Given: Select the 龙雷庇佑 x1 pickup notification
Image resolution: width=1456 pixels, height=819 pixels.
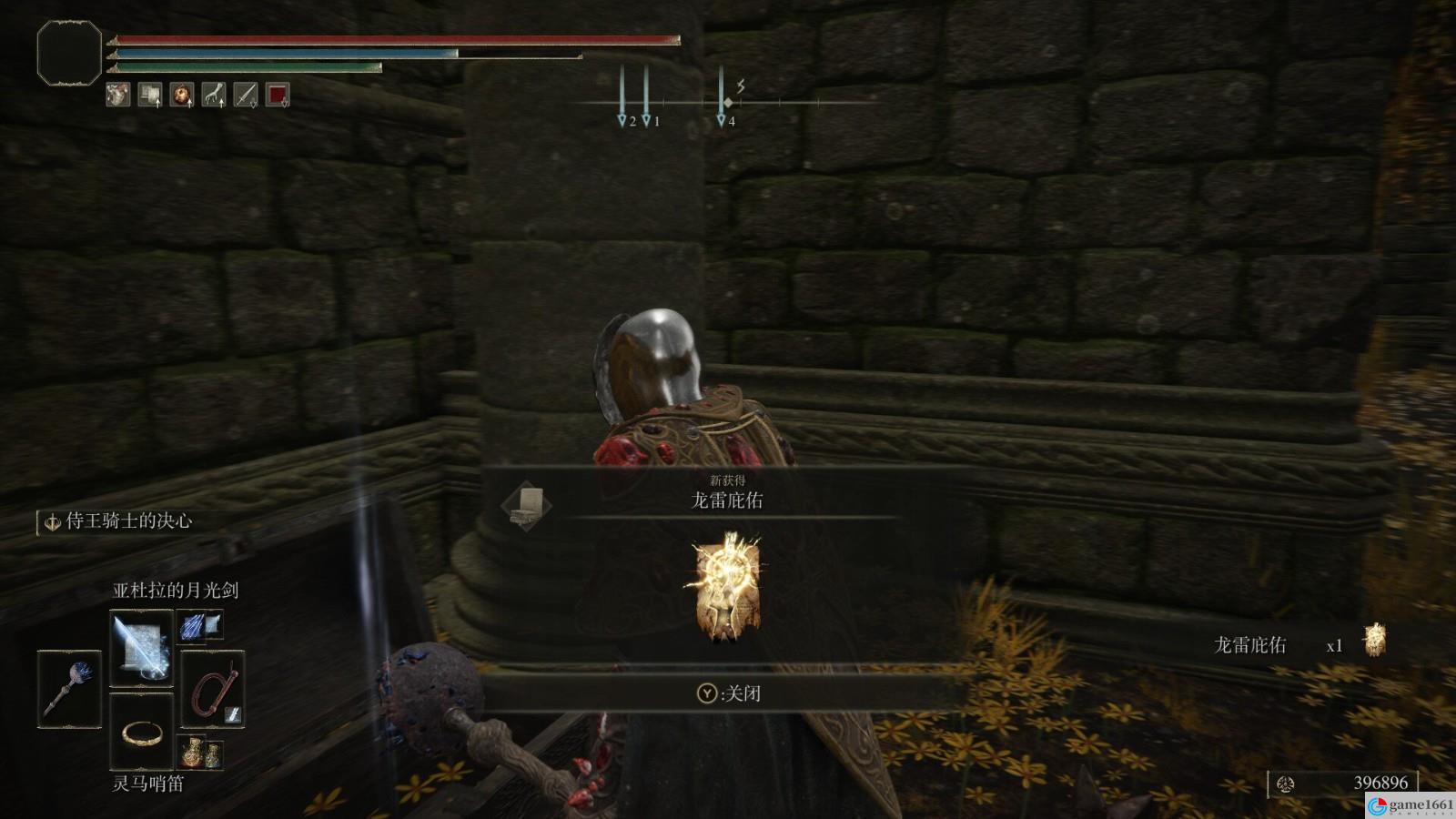Looking at the screenshot, I should (1299, 644).
